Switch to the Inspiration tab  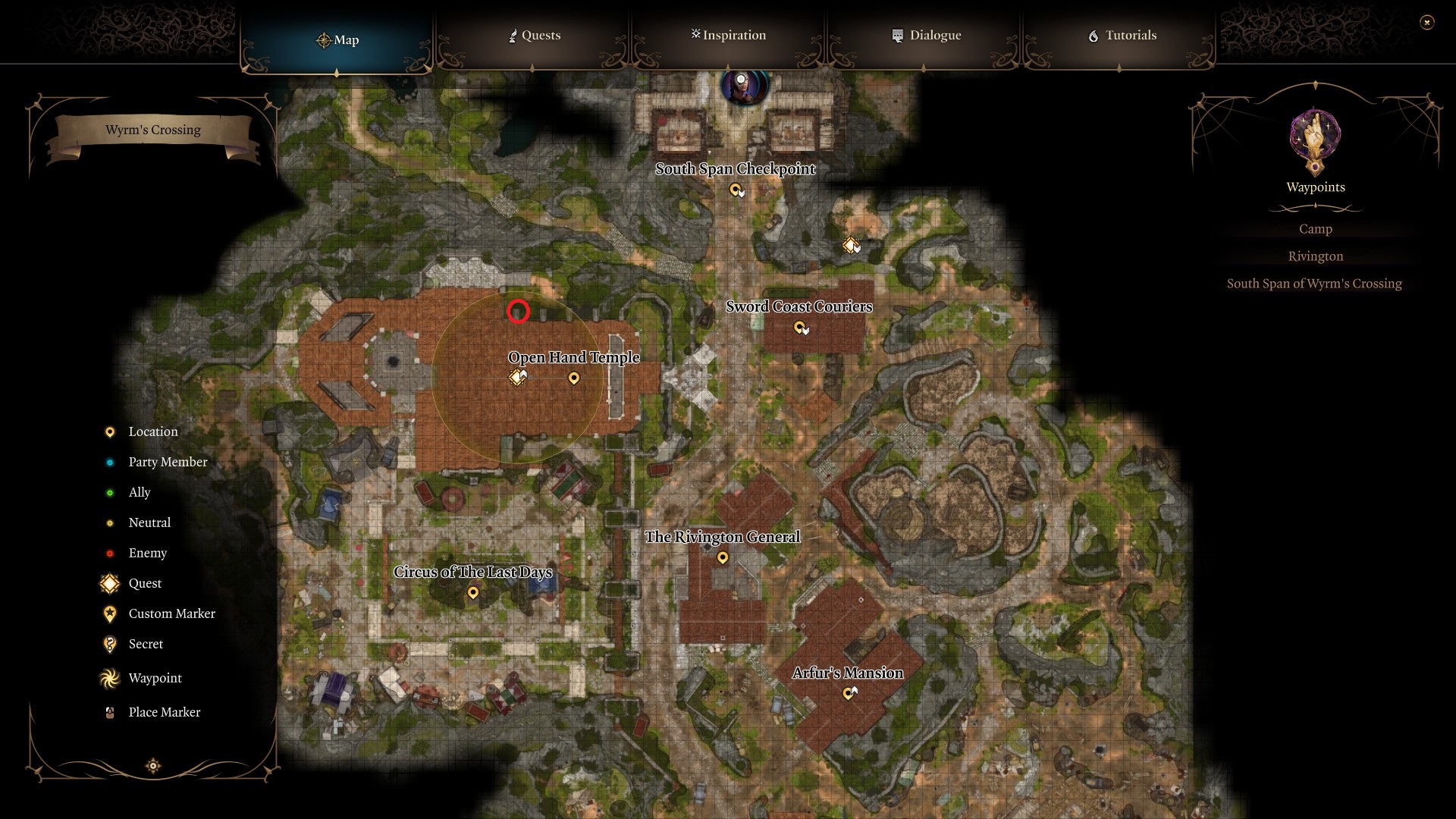pyautogui.click(x=728, y=35)
